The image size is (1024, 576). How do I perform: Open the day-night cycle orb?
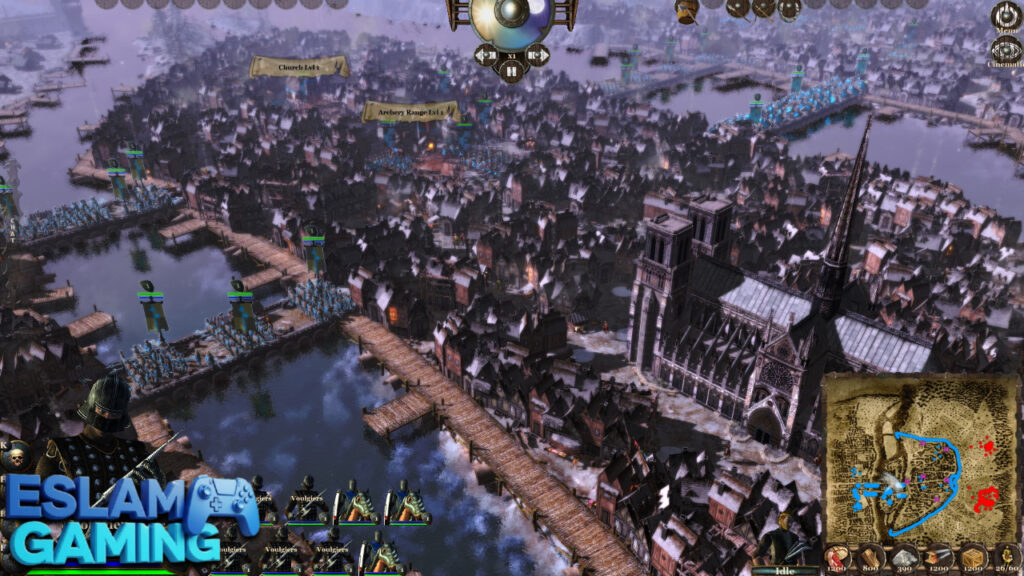[x=511, y=18]
